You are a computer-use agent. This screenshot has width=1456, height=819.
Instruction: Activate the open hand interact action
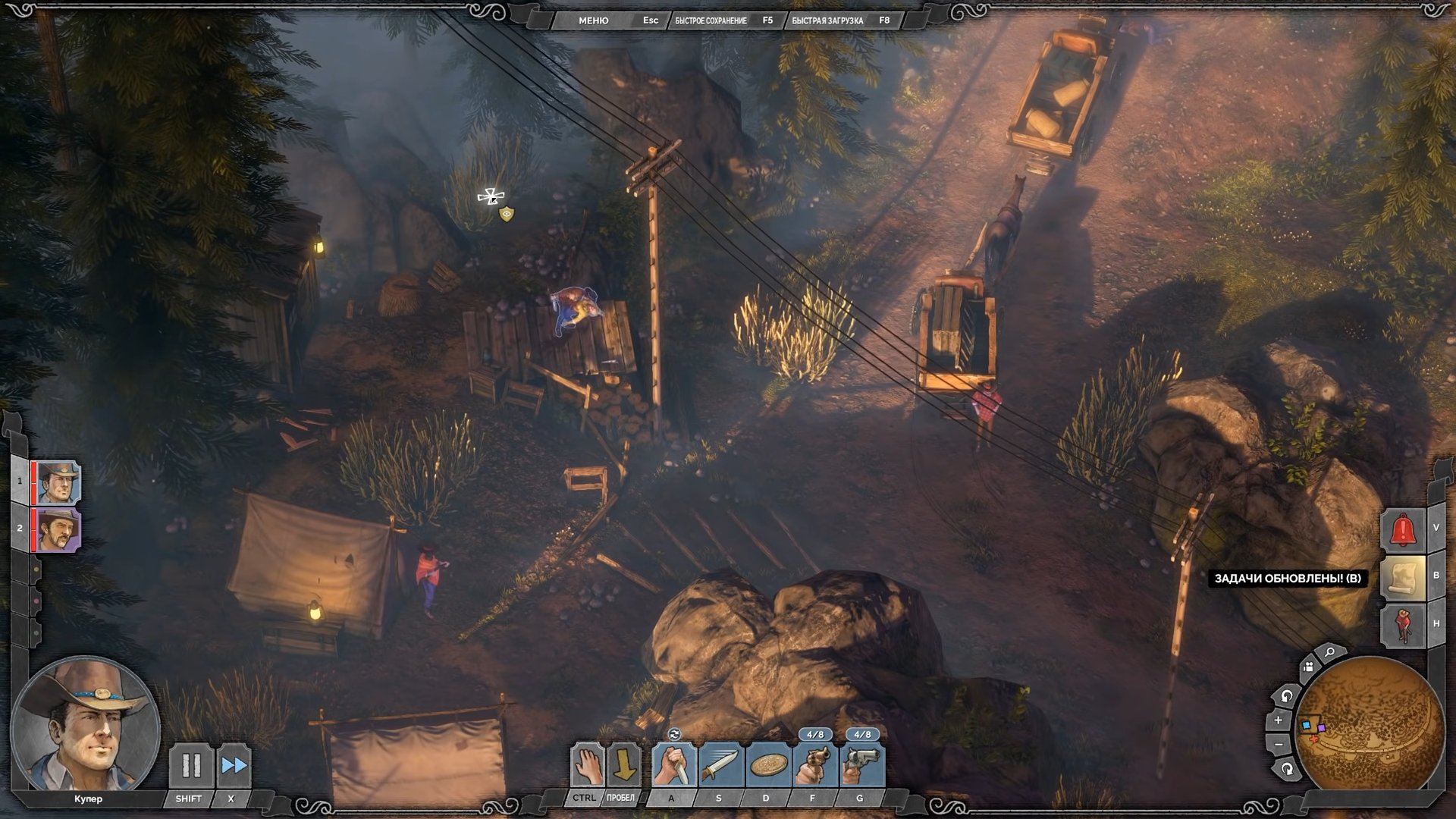click(587, 765)
